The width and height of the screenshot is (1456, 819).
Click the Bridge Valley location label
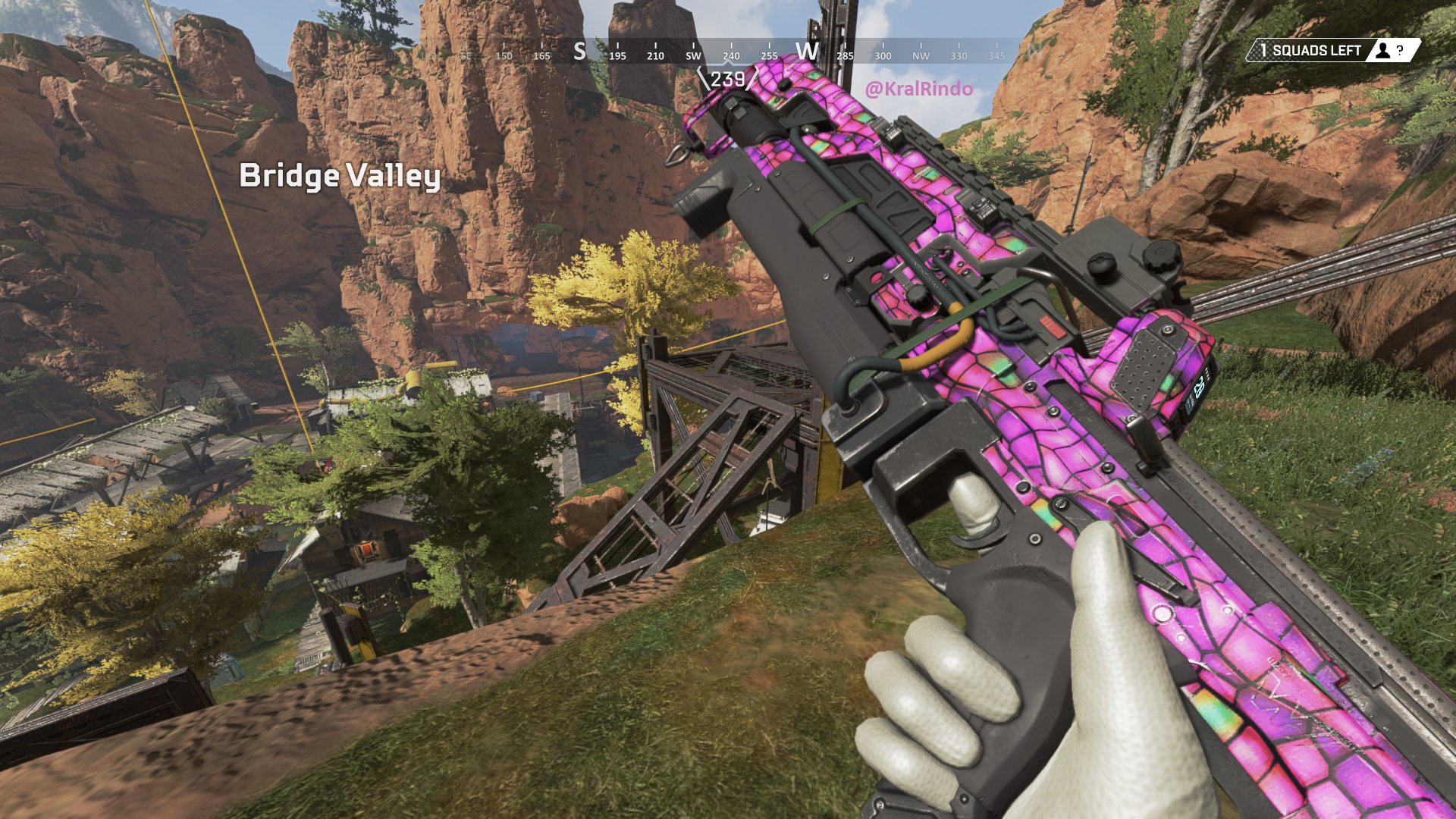click(339, 177)
